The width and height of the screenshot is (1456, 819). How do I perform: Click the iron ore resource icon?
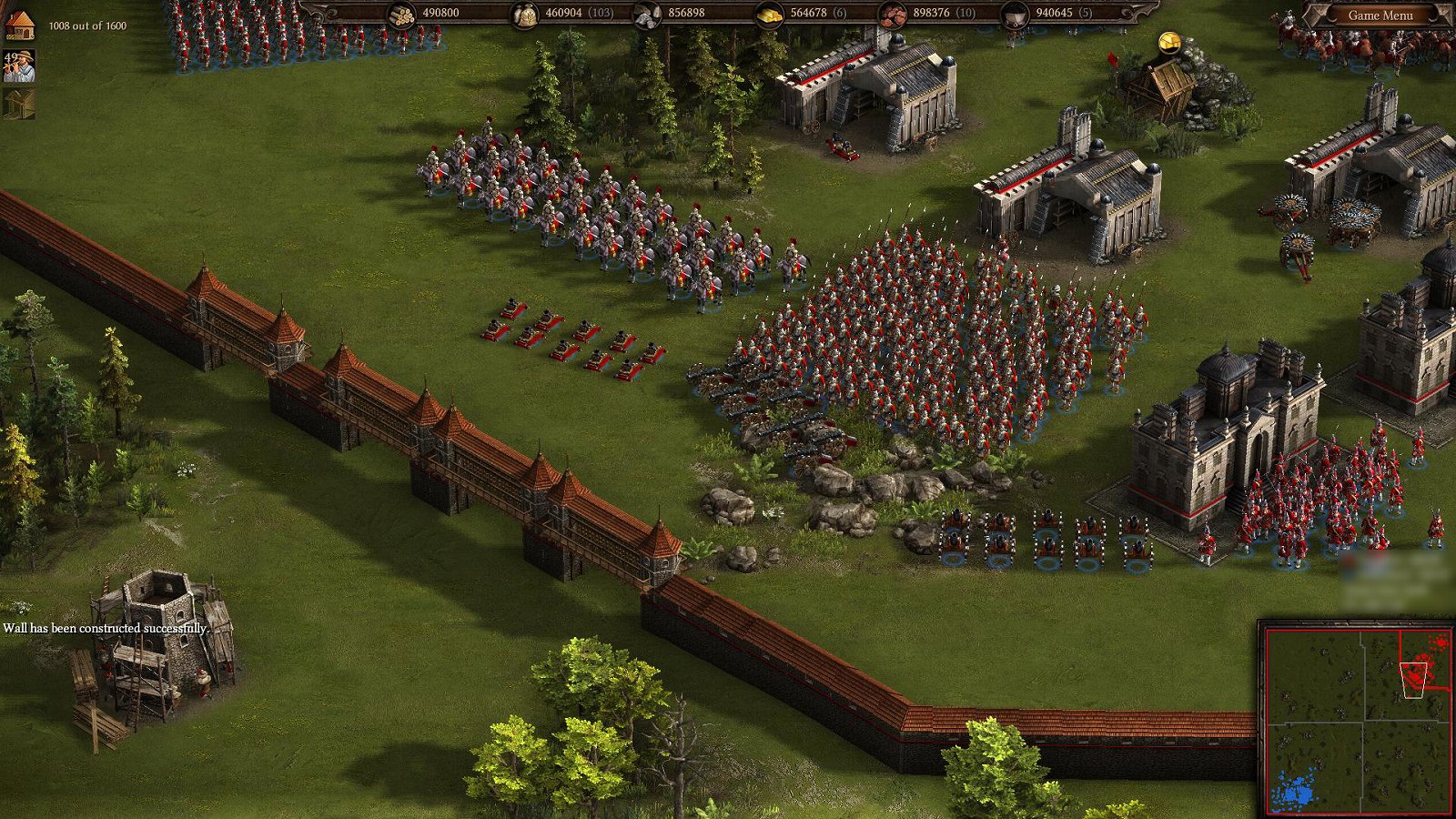coord(893,14)
